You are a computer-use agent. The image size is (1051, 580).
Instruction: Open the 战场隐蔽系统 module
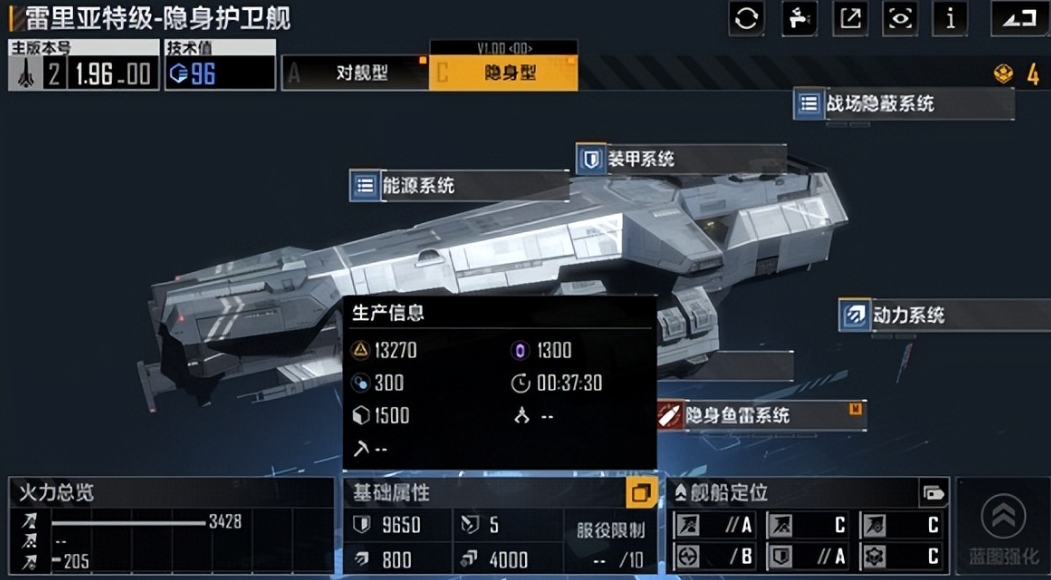click(x=880, y=103)
